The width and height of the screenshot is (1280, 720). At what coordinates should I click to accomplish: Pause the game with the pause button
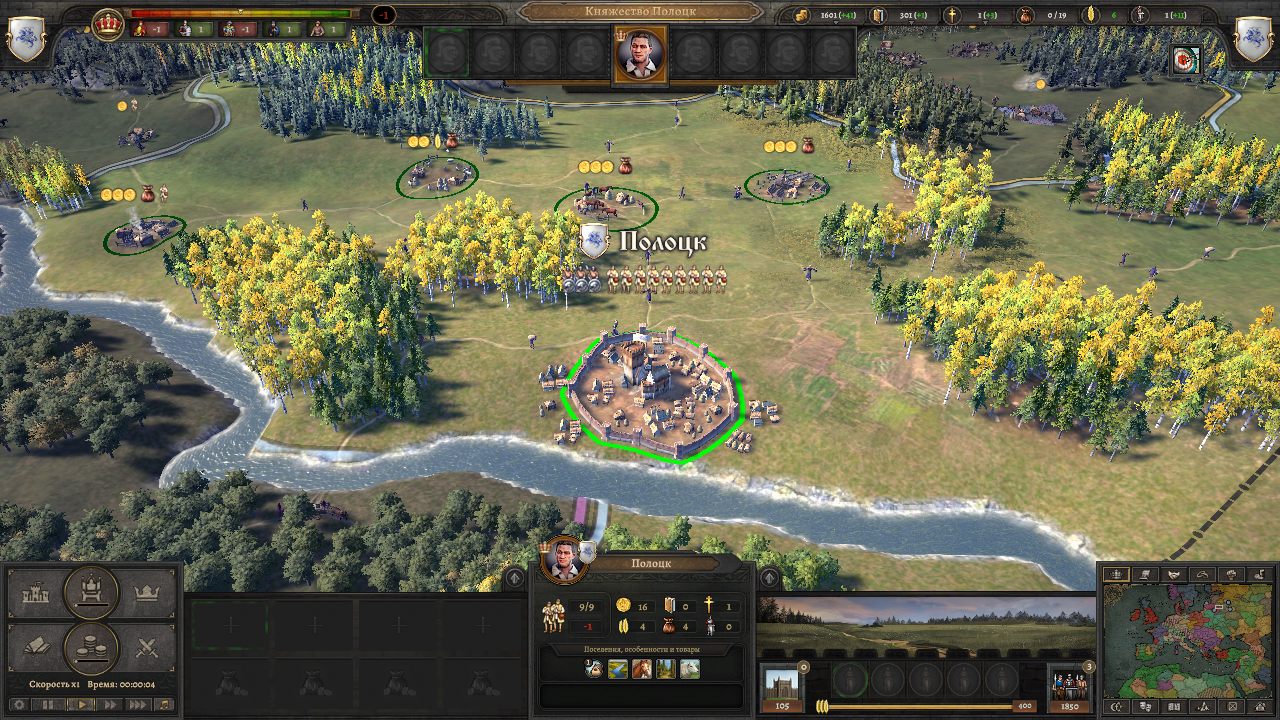tap(48, 705)
